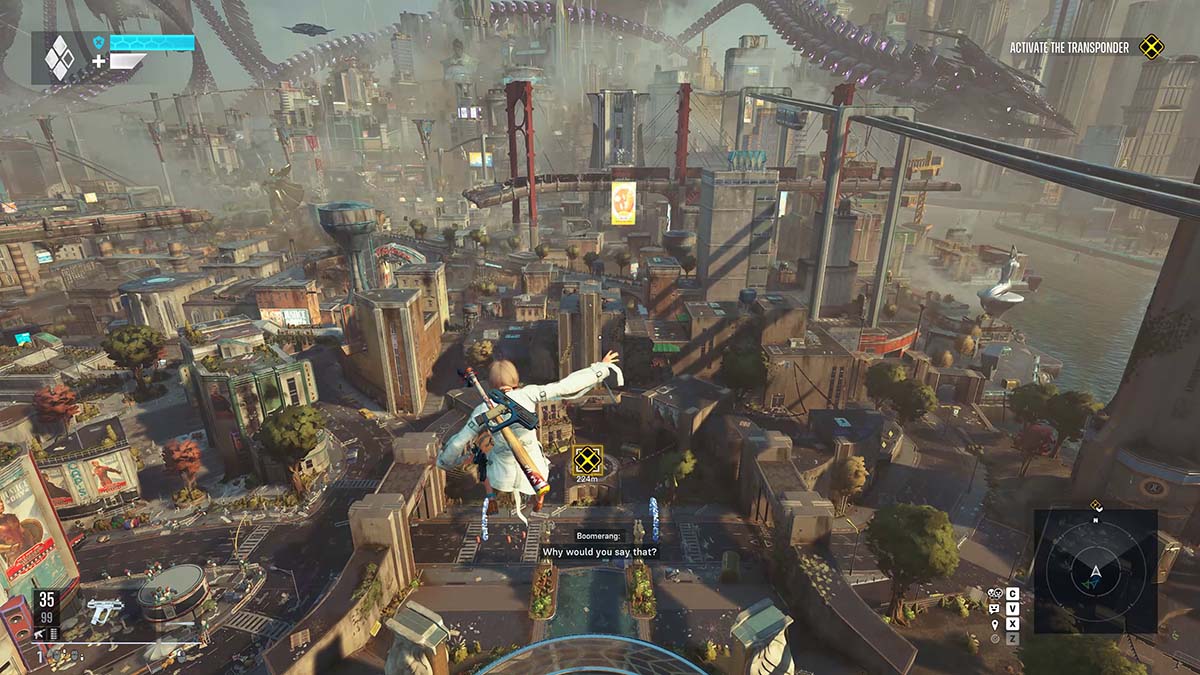Viewport: 1200px width, 675px height.
Task: Click the twin skulls icon beside the minimap
Action: click(994, 593)
